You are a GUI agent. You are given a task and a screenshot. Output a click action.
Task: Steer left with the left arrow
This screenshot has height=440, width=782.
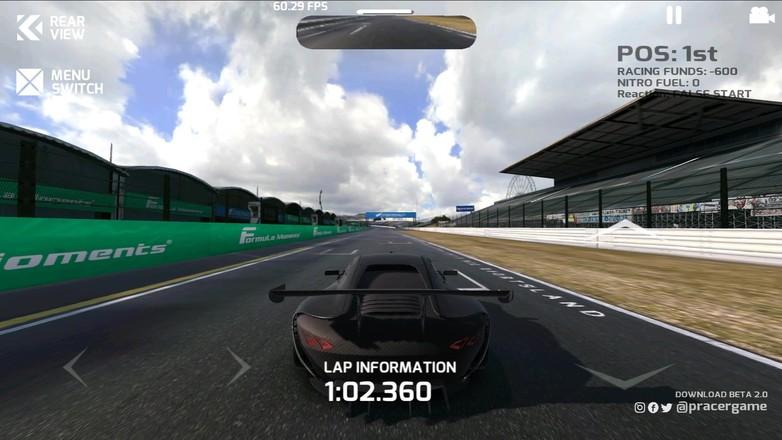(x=75, y=367)
